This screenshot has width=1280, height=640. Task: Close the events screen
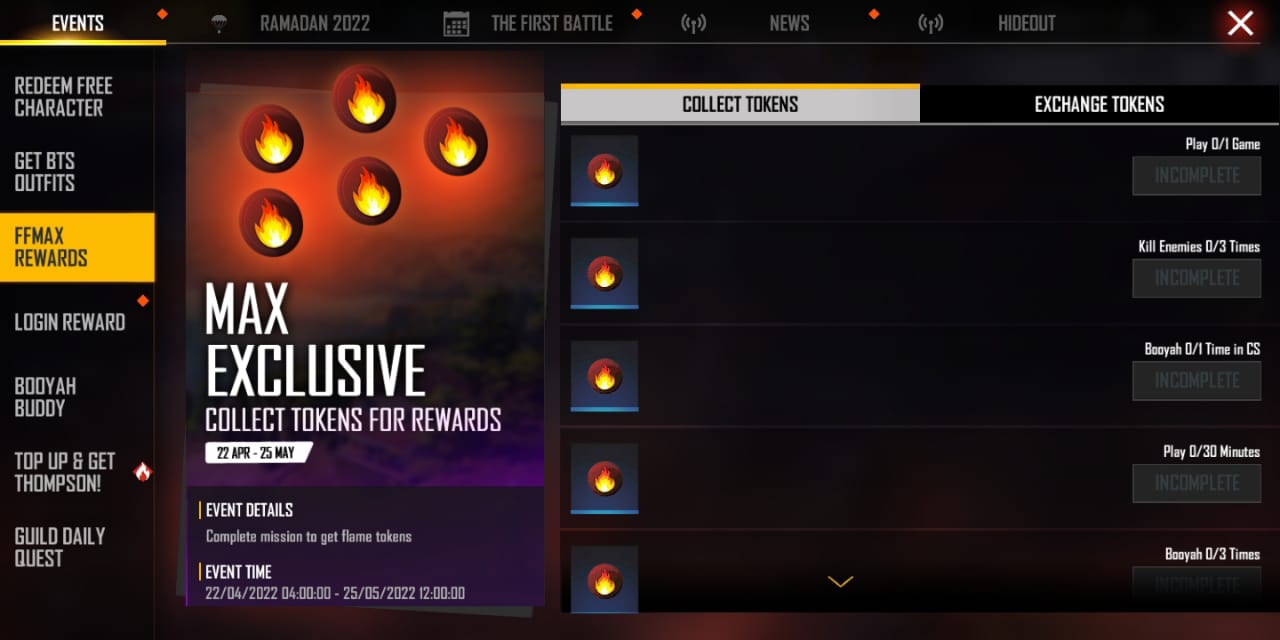[x=1240, y=23]
